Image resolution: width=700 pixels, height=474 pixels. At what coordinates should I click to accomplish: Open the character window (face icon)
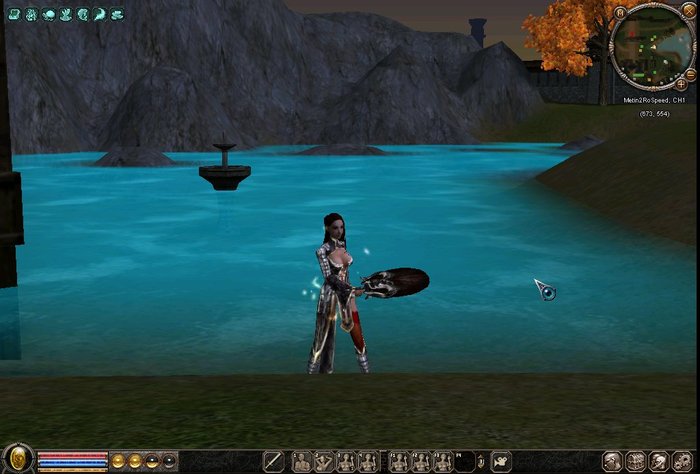(612, 461)
